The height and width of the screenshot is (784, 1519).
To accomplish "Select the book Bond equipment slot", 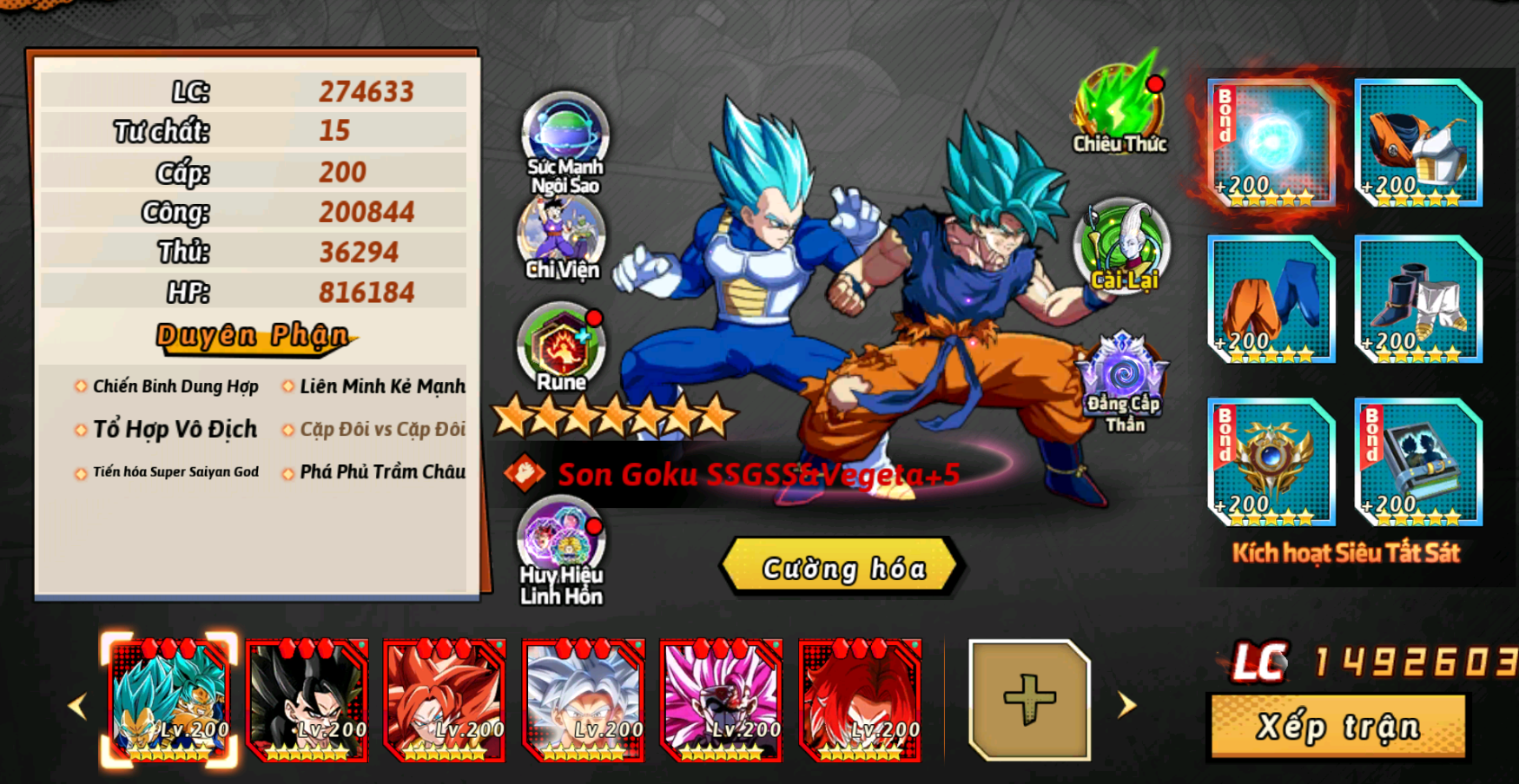I will [1418, 462].
